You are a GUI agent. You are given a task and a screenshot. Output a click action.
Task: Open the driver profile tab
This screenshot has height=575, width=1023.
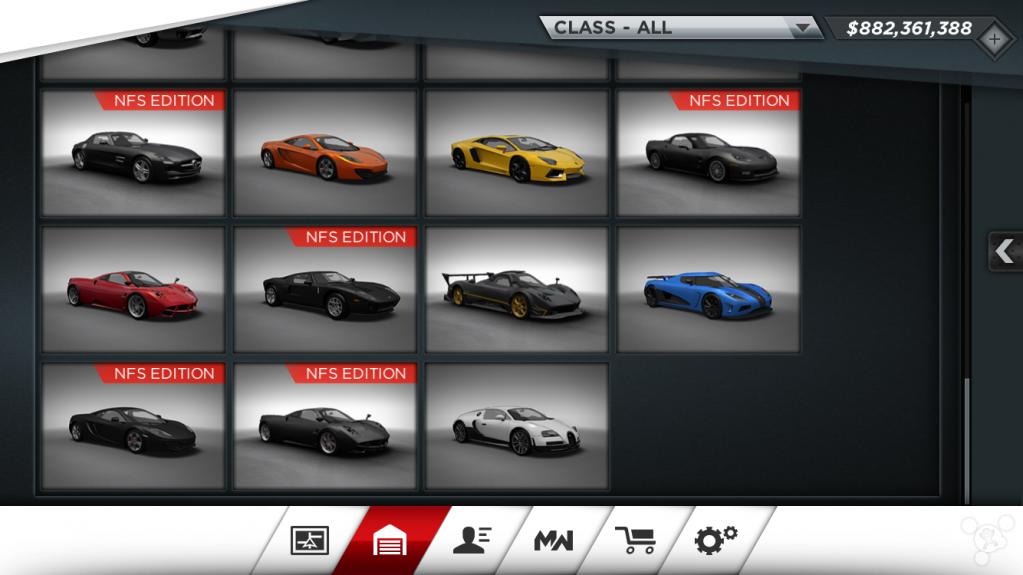pyautogui.click(x=471, y=541)
